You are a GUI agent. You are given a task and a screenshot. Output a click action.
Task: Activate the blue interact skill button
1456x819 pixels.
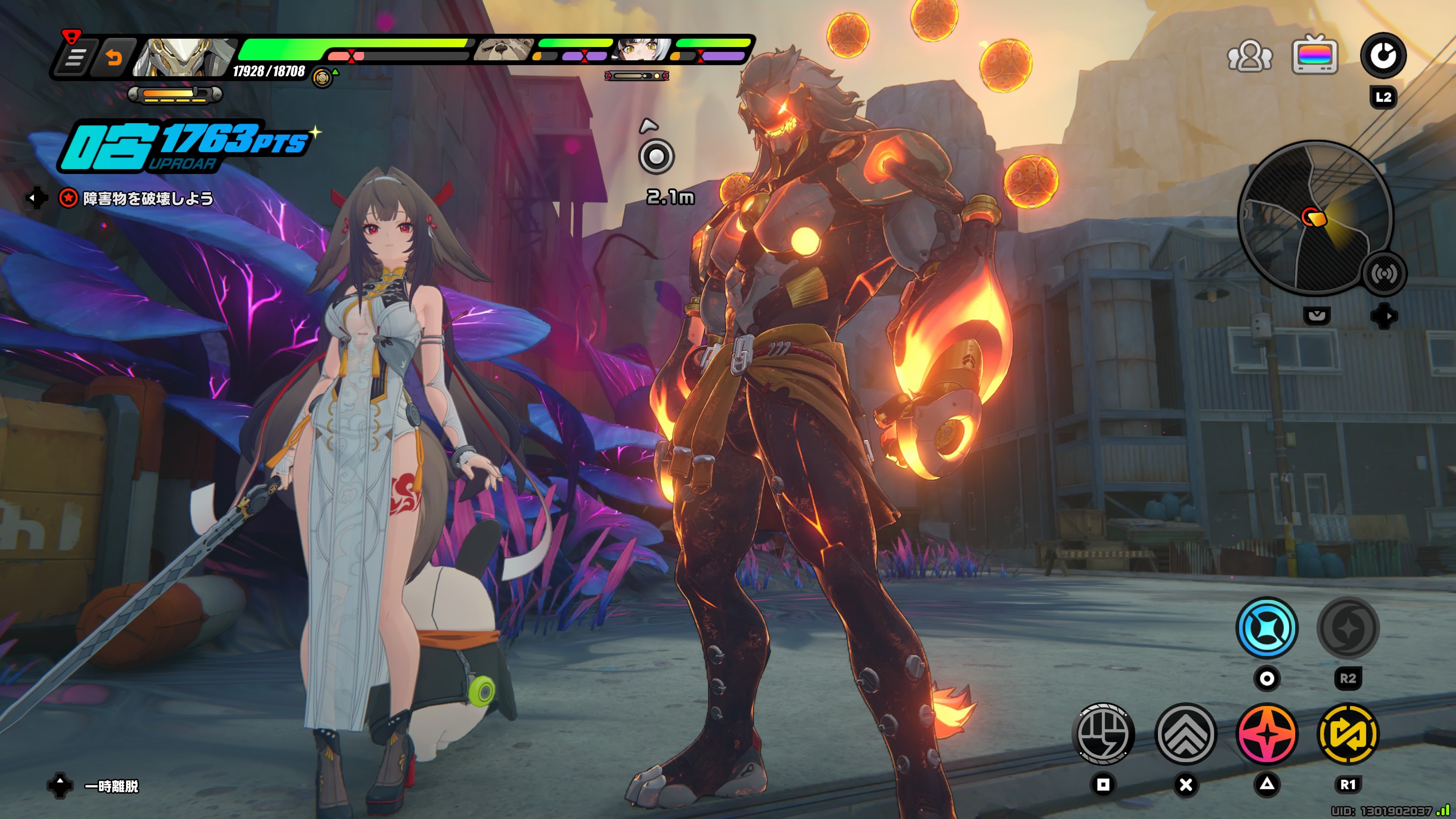[x=1267, y=628]
